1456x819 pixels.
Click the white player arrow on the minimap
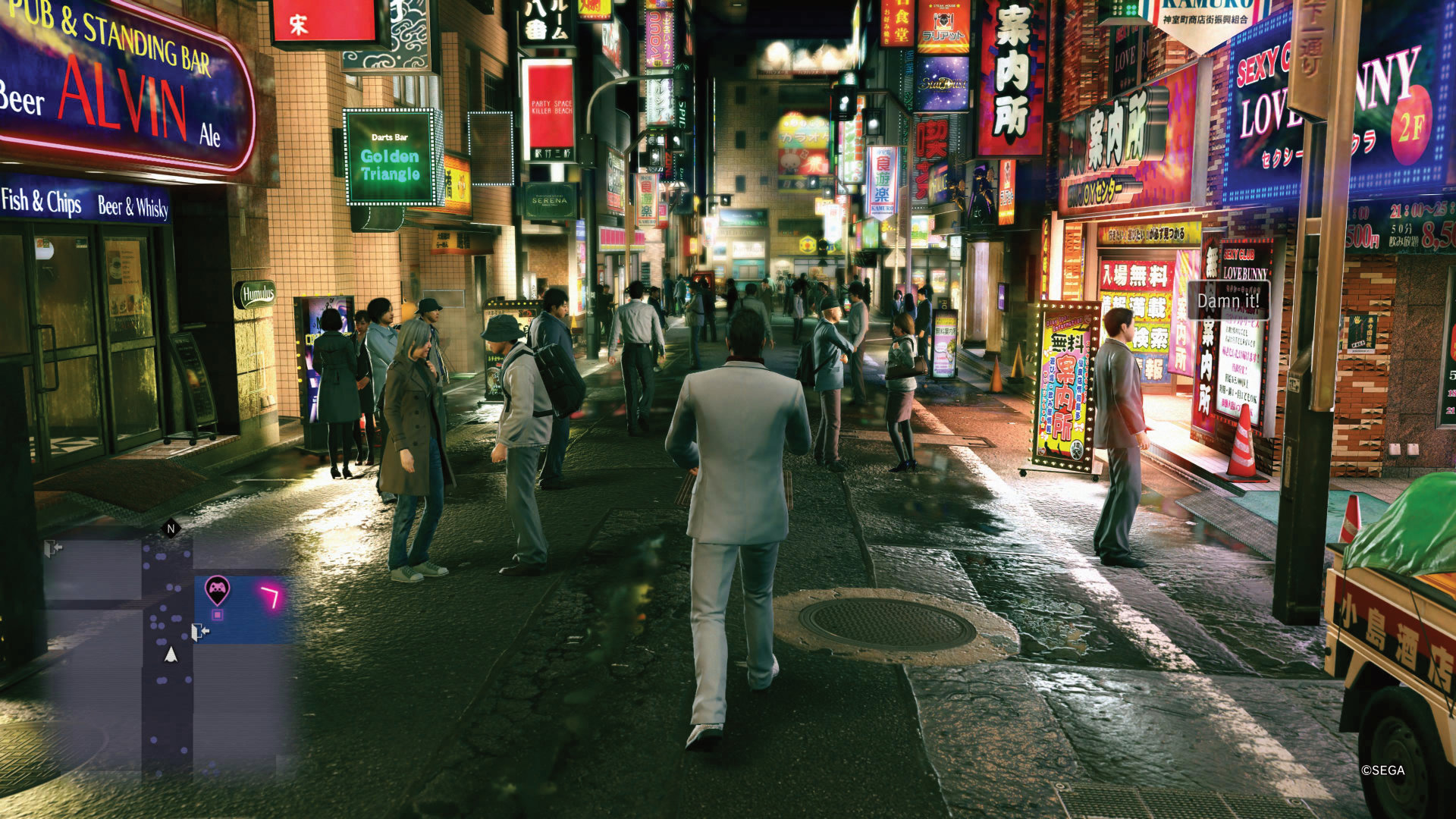point(171,654)
